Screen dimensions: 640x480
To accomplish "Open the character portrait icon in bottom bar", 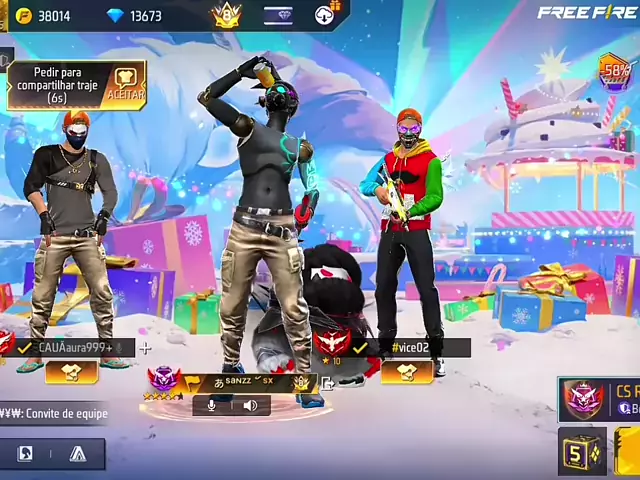I will coord(26,454).
